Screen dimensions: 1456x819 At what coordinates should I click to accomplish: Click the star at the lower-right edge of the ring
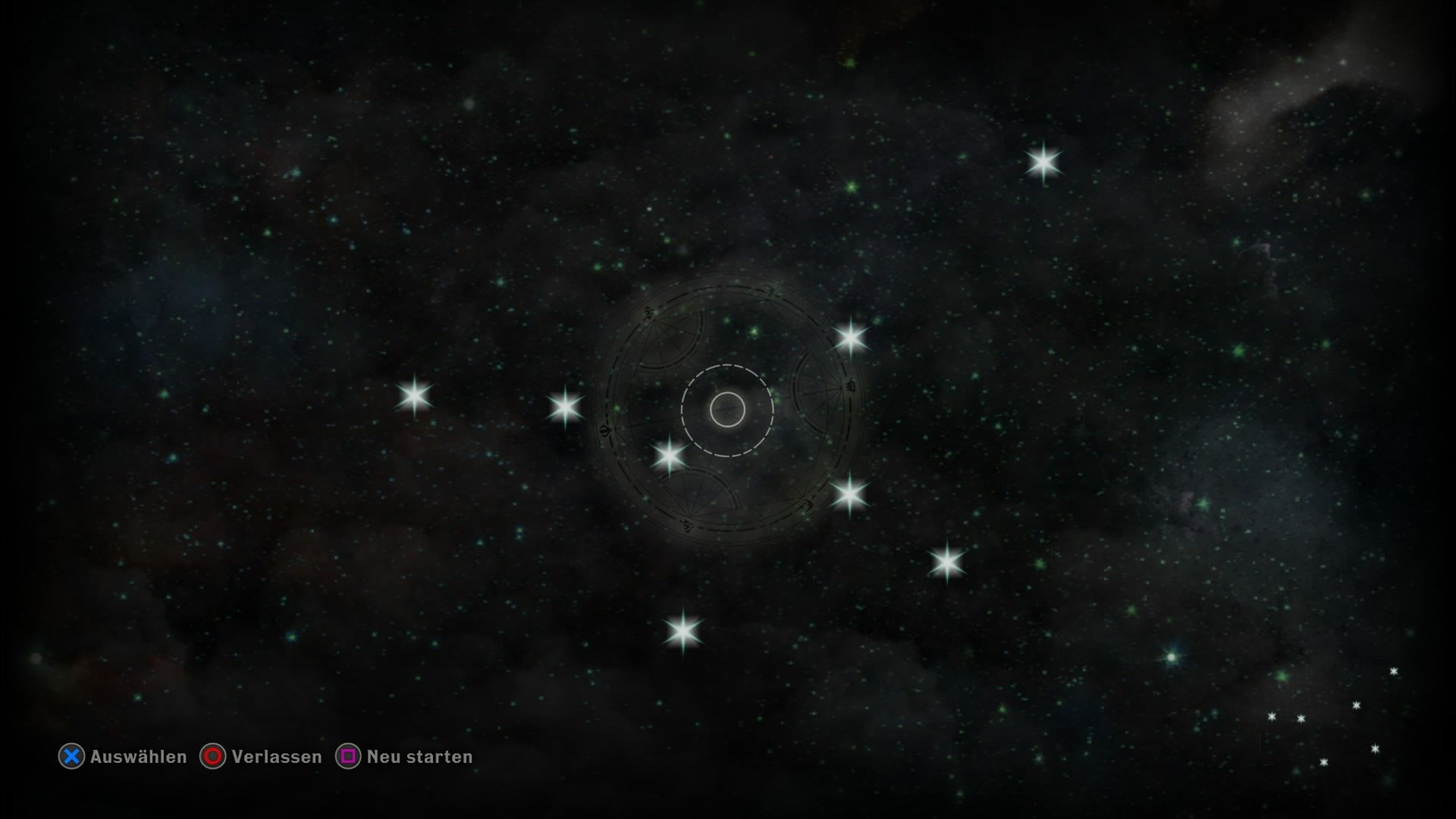852,497
